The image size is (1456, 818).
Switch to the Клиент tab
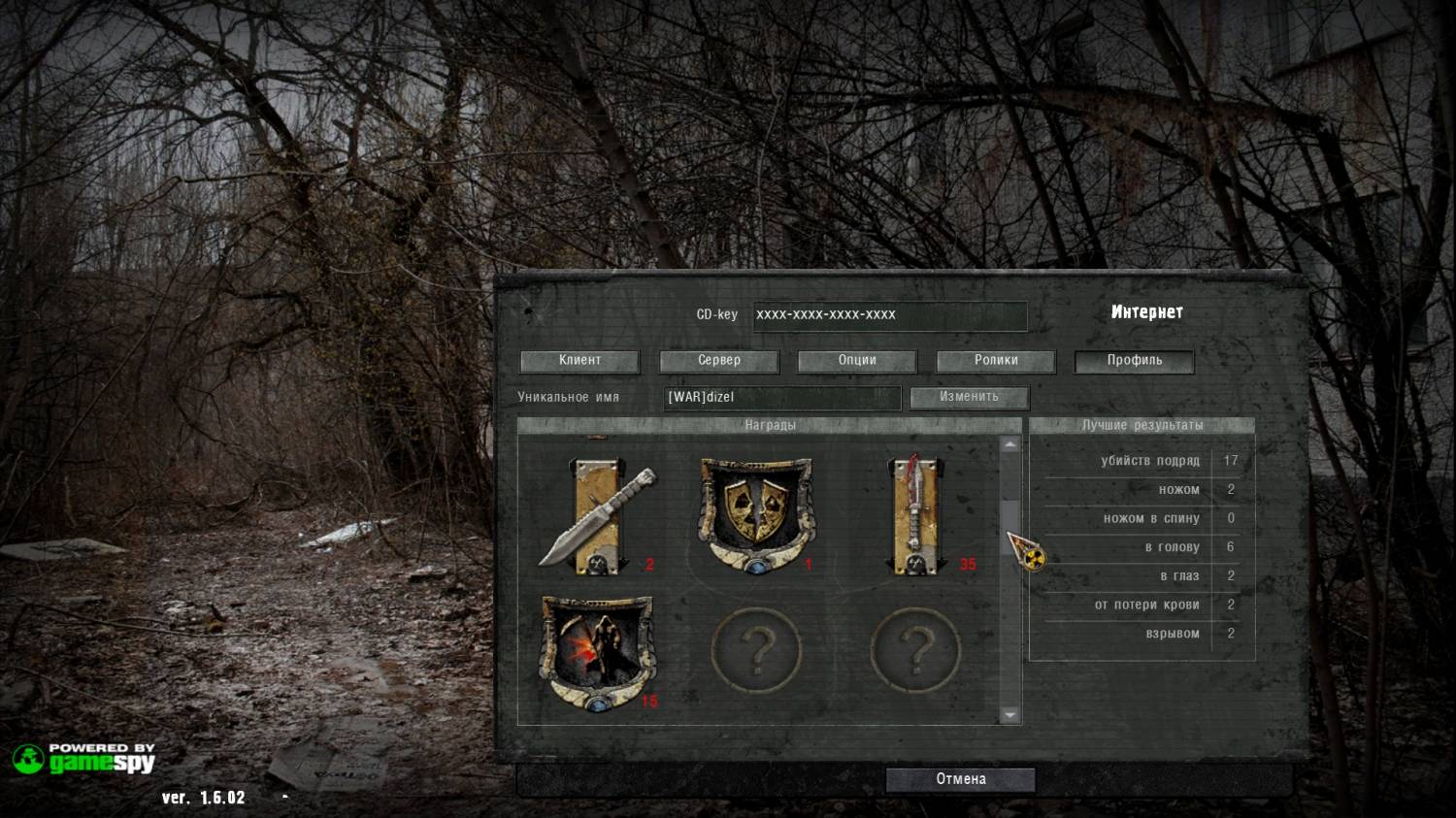pyautogui.click(x=579, y=361)
